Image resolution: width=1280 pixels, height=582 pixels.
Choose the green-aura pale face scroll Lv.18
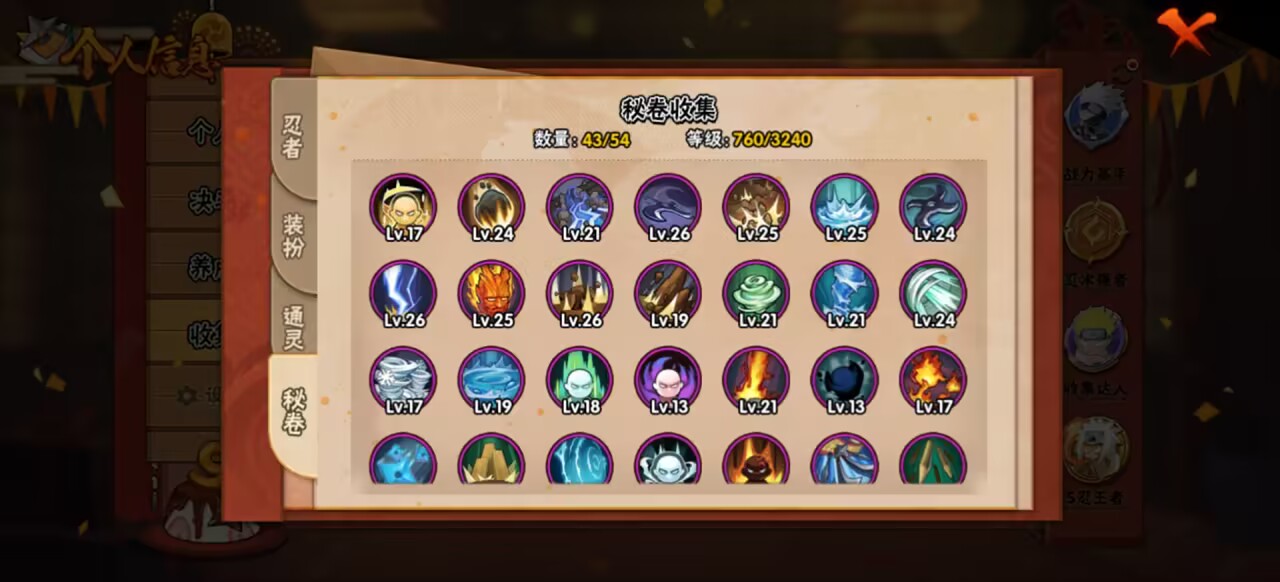580,379
